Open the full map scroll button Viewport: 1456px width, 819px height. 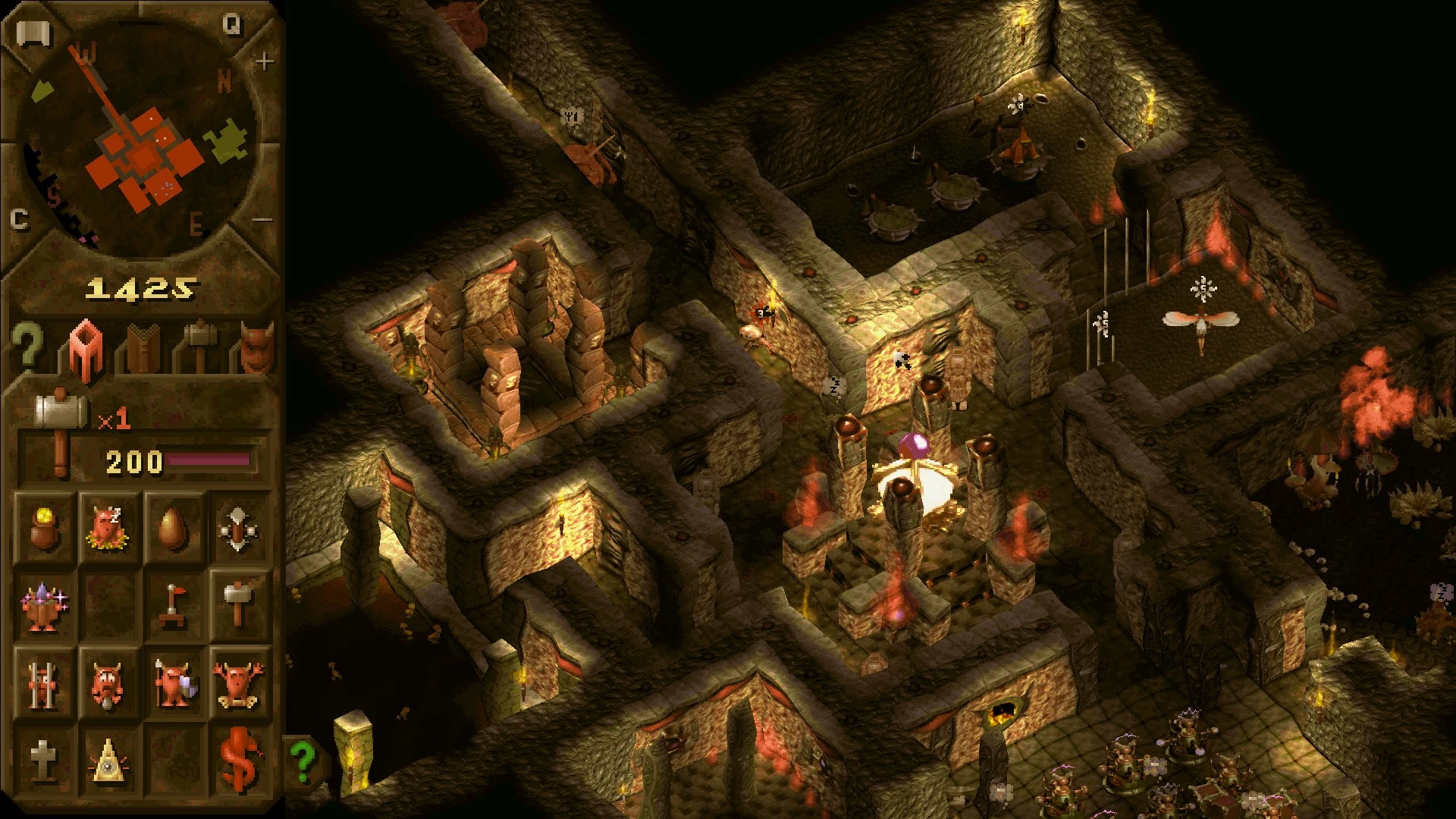(x=33, y=33)
